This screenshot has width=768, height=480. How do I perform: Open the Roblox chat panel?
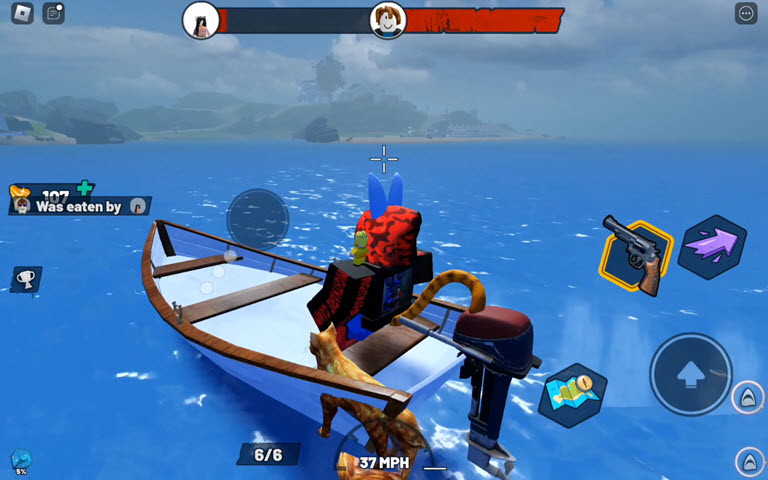tap(53, 13)
